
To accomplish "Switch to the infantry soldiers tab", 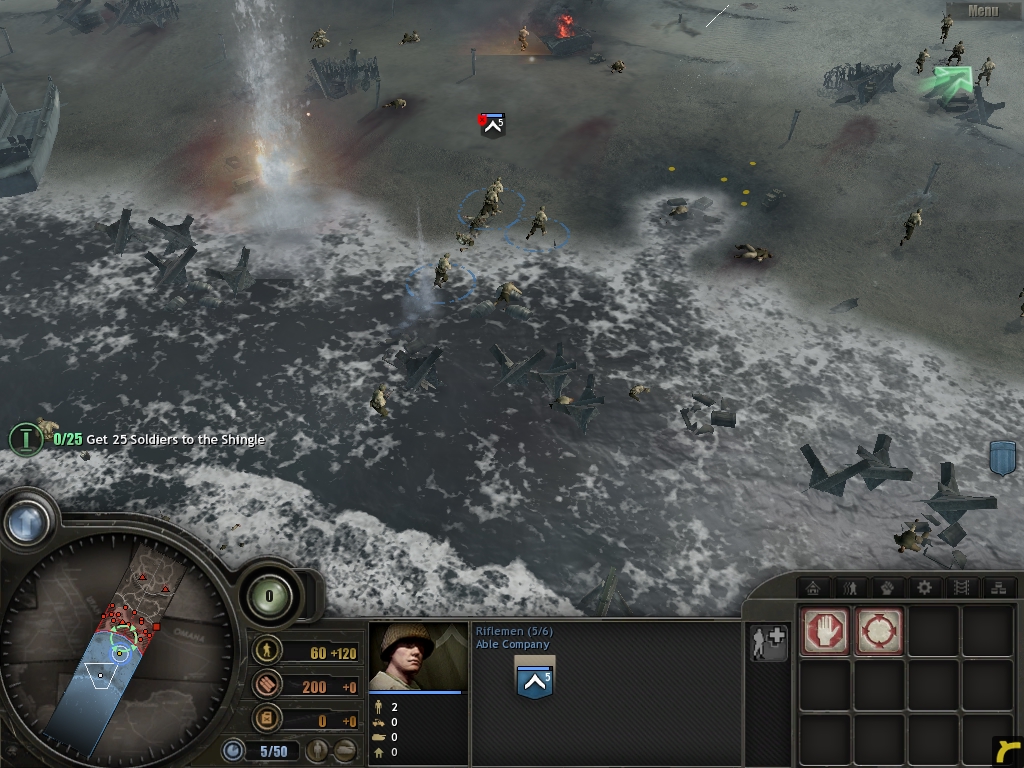I will 851,587.
